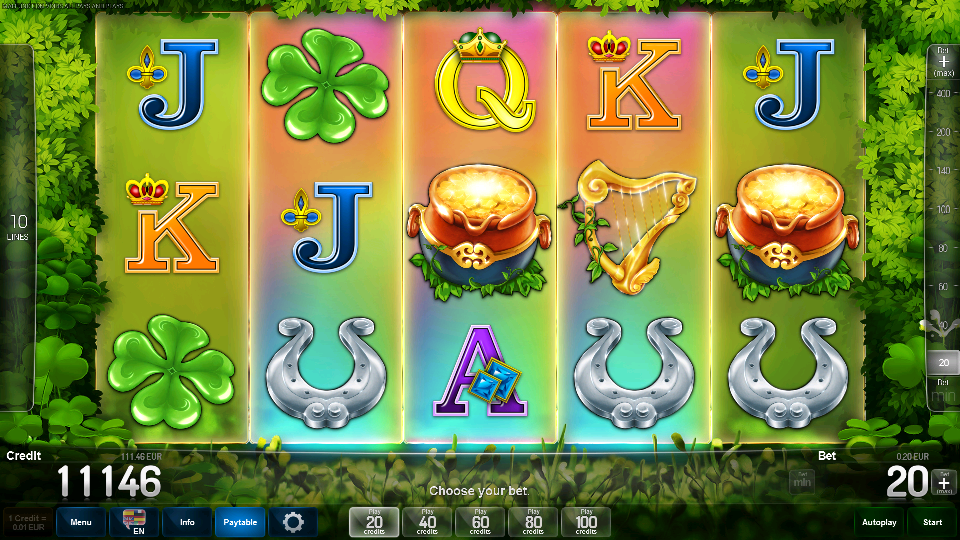The height and width of the screenshot is (540, 960).
Task: Open settings with the gear icon
Action: [x=293, y=522]
